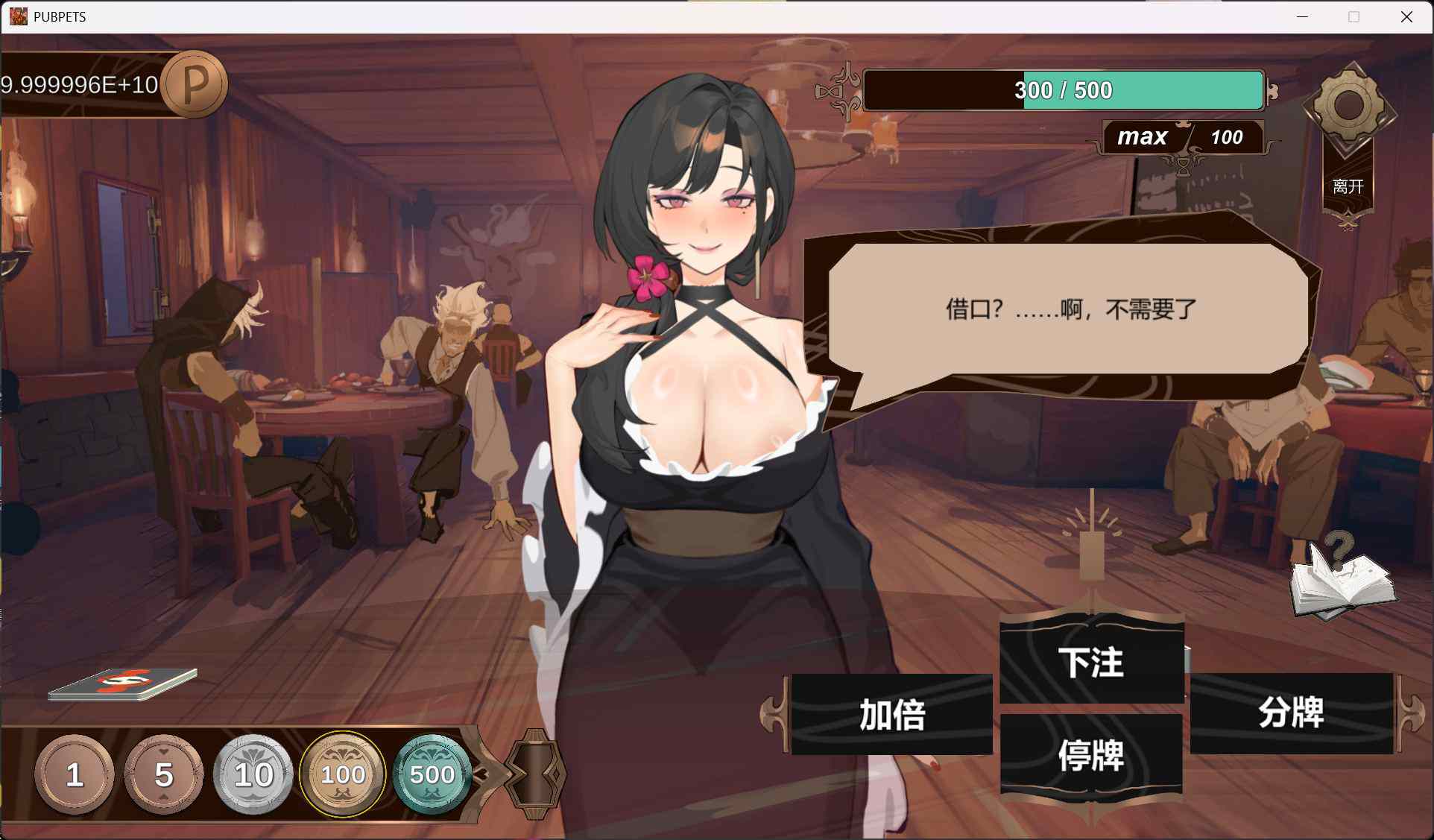Double down with the 加倍 button
Screen dimensions: 1434x840
(x=891, y=715)
